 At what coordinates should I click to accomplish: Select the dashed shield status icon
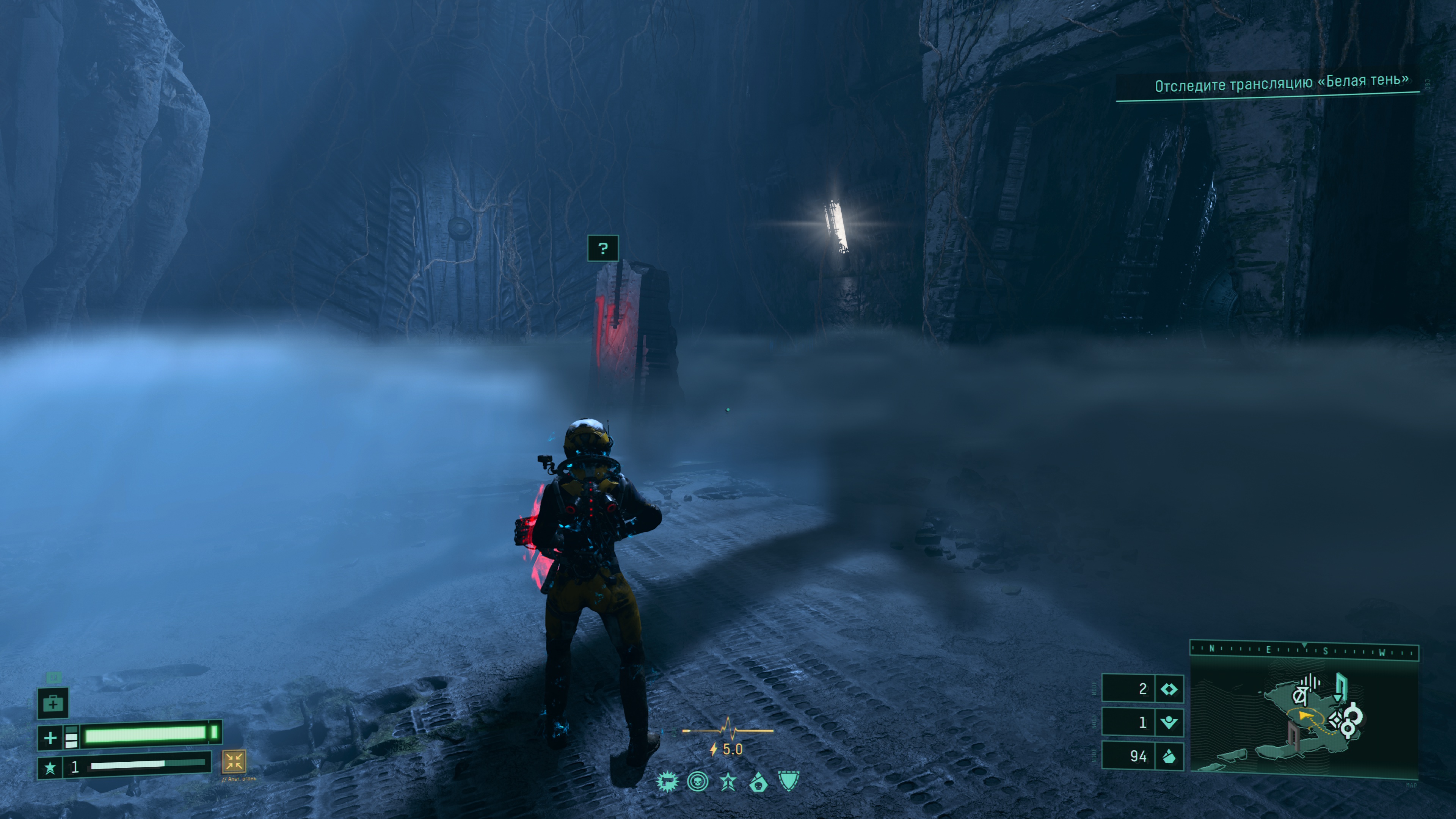tap(789, 781)
